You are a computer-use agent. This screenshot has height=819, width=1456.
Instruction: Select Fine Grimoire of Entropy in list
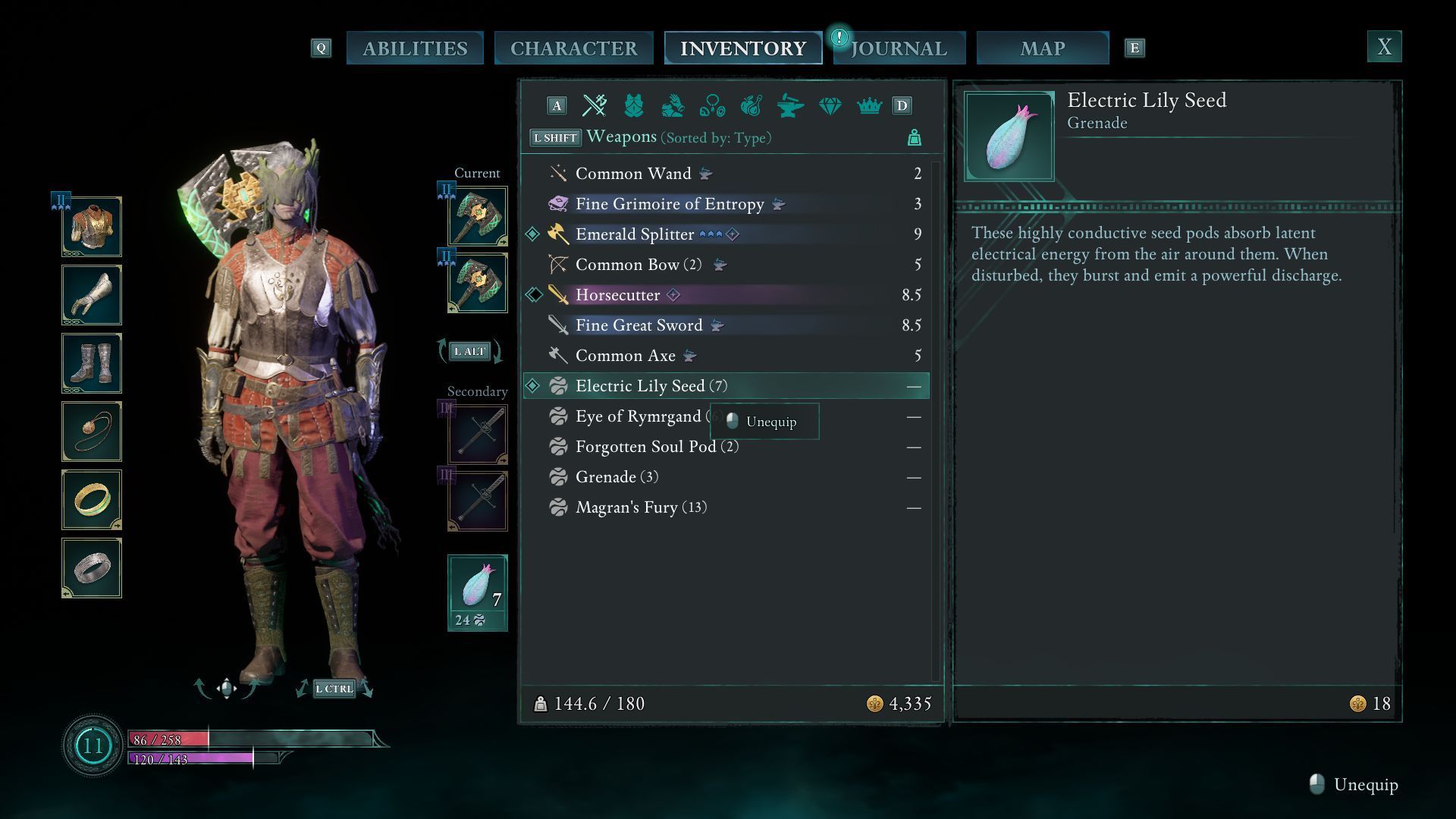coord(670,204)
